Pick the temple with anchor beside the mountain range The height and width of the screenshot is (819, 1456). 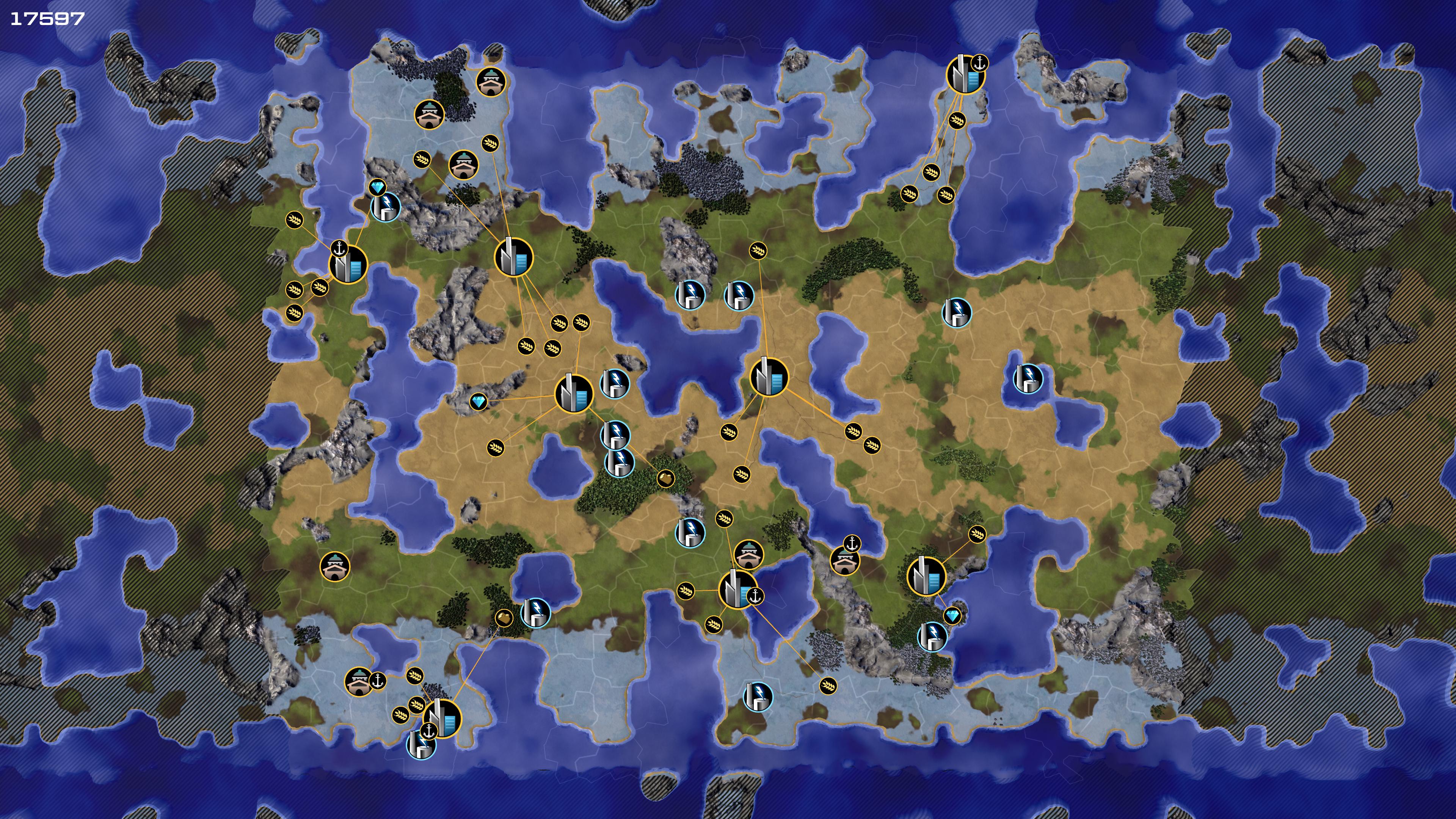[x=844, y=560]
